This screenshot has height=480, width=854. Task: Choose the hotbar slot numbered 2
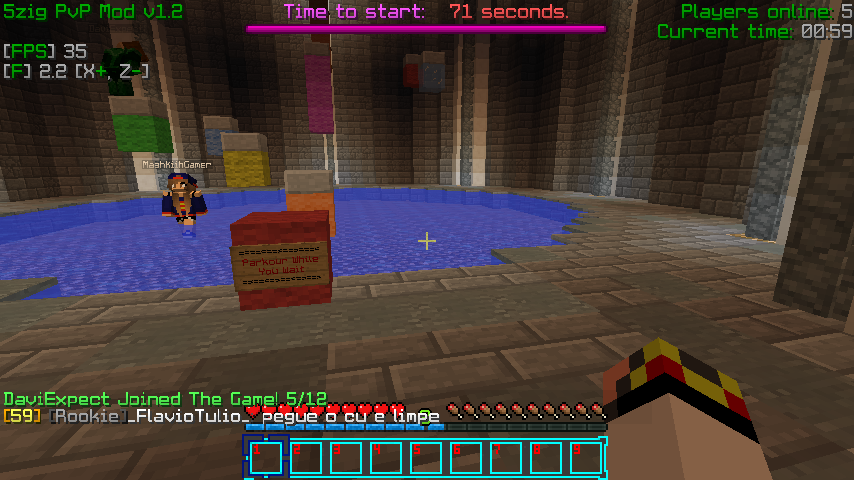pyautogui.click(x=306, y=458)
